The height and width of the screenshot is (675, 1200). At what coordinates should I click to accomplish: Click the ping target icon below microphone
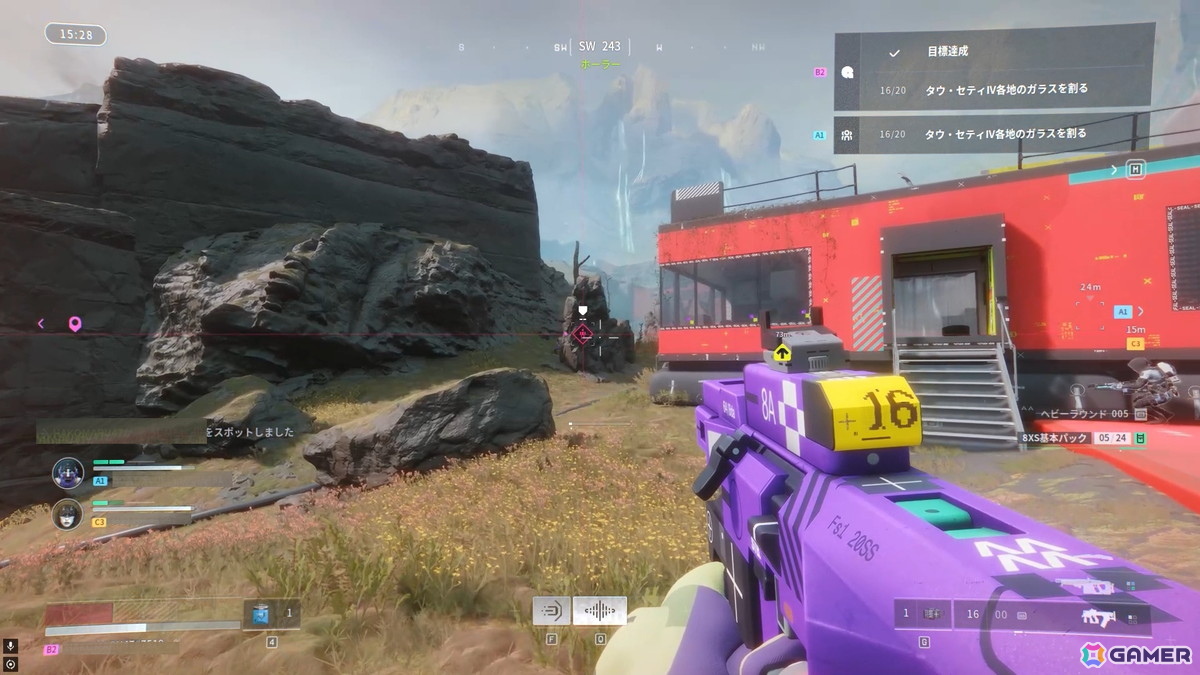click(10, 663)
